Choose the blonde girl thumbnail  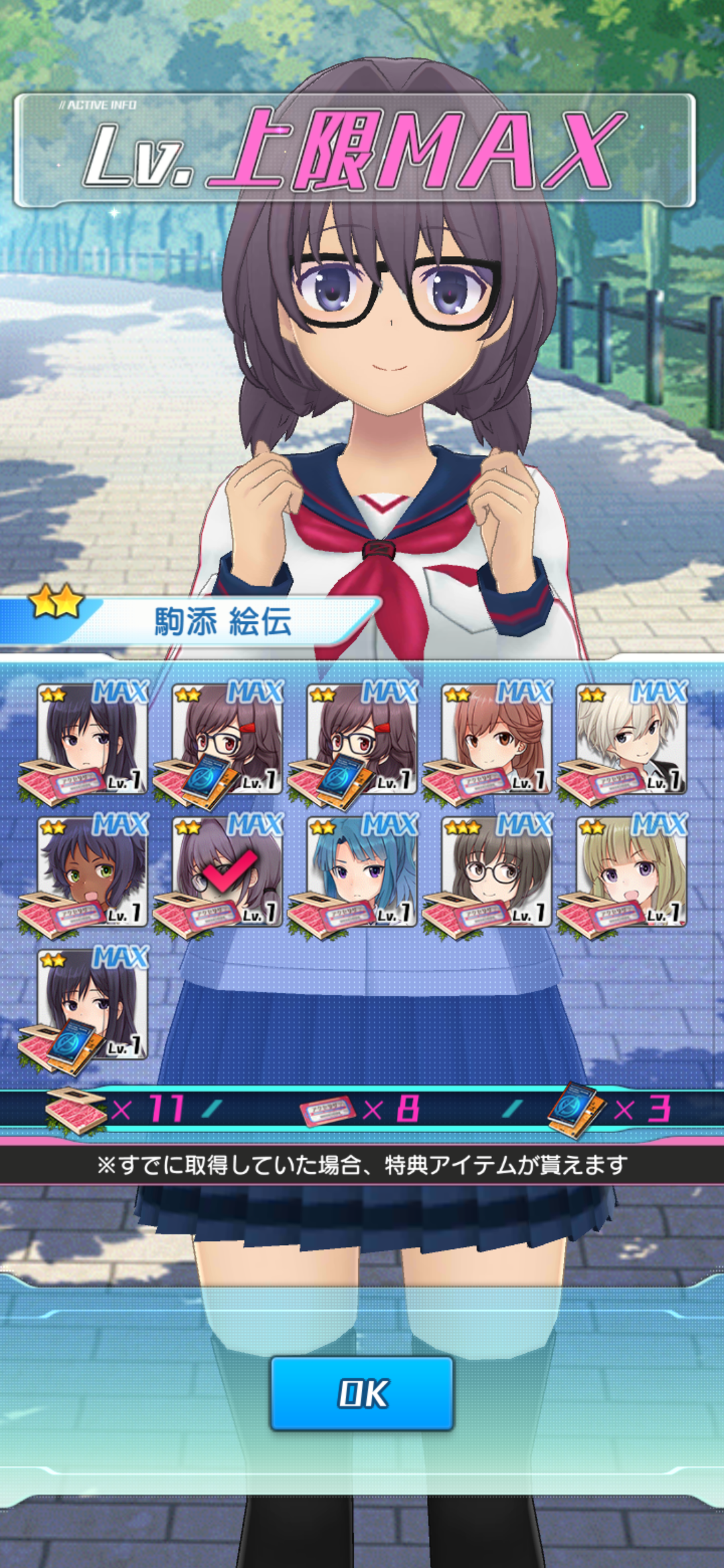(631, 871)
